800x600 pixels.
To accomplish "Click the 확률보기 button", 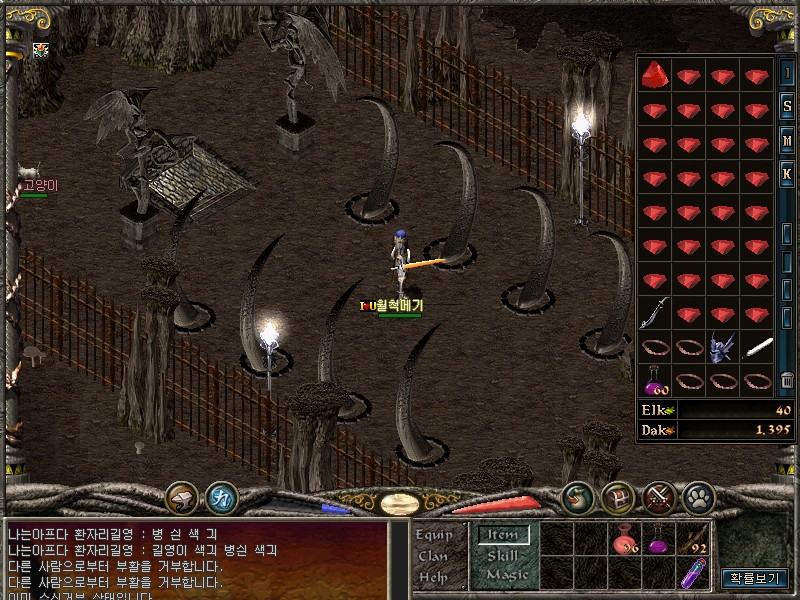I will point(755,578).
